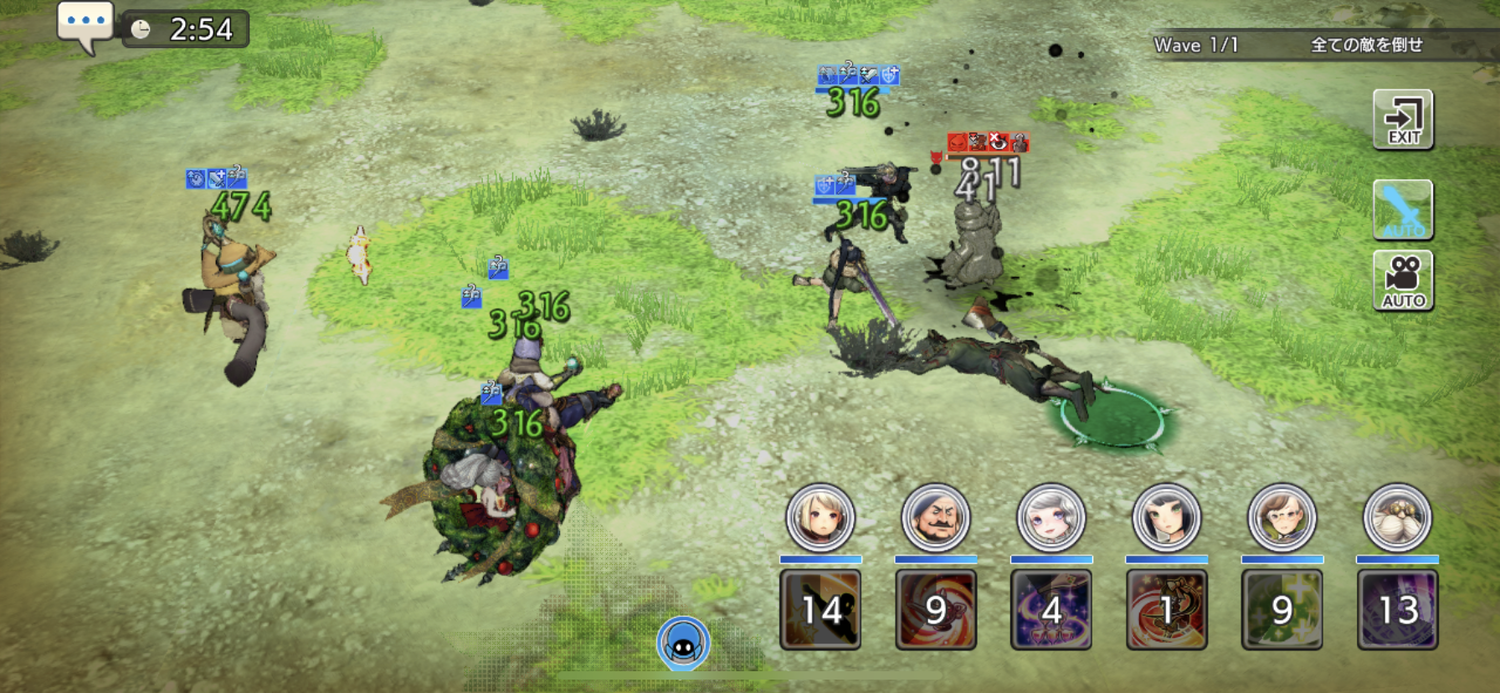This screenshot has height=693, width=1500.
Task: Select the glasses-wearing character portrait
Action: pyautogui.click(x=1282, y=518)
